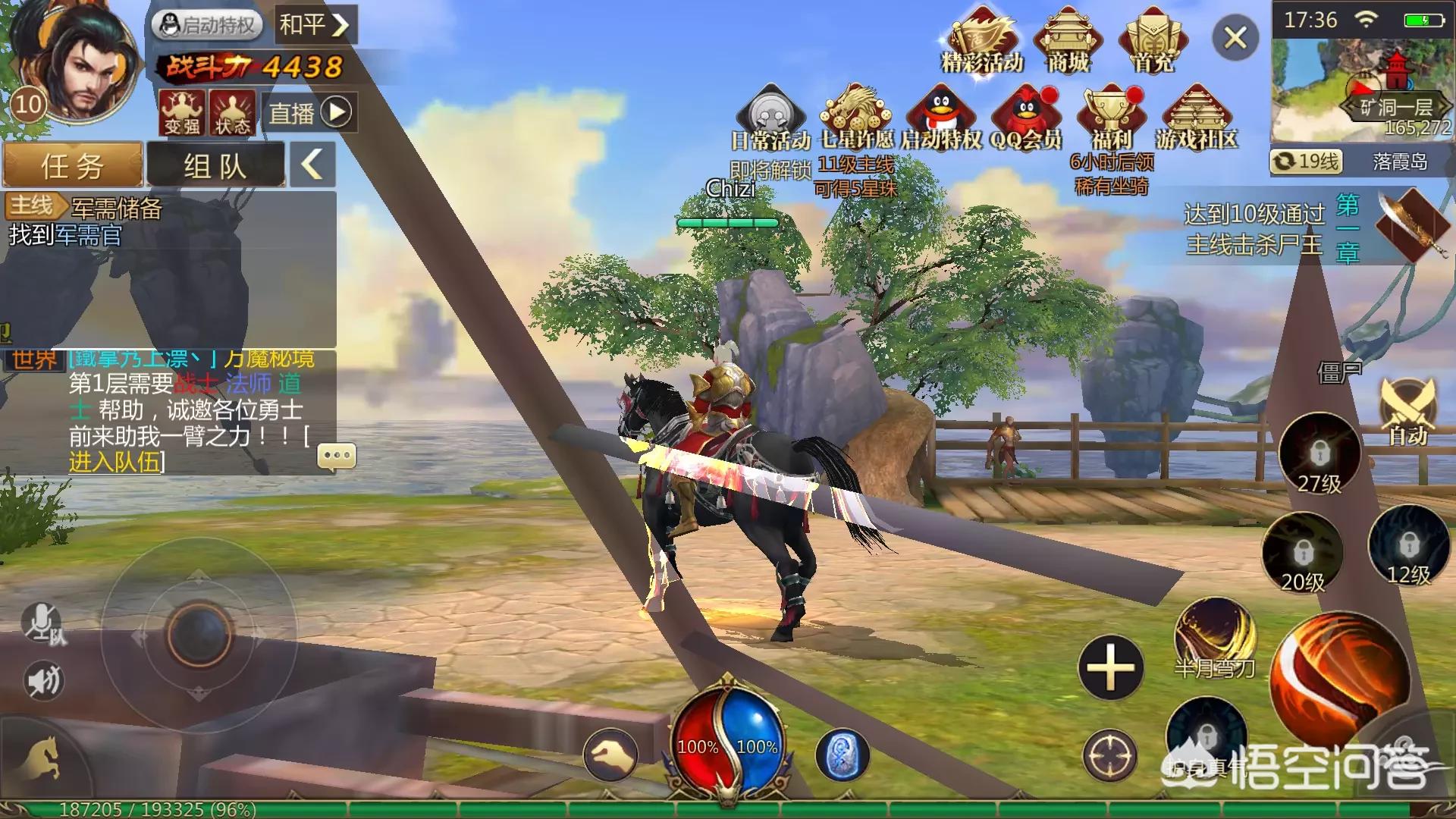Image resolution: width=1456 pixels, height=819 pixels.
Task: Switch to the 组队 team tab
Action: coord(215,165)
